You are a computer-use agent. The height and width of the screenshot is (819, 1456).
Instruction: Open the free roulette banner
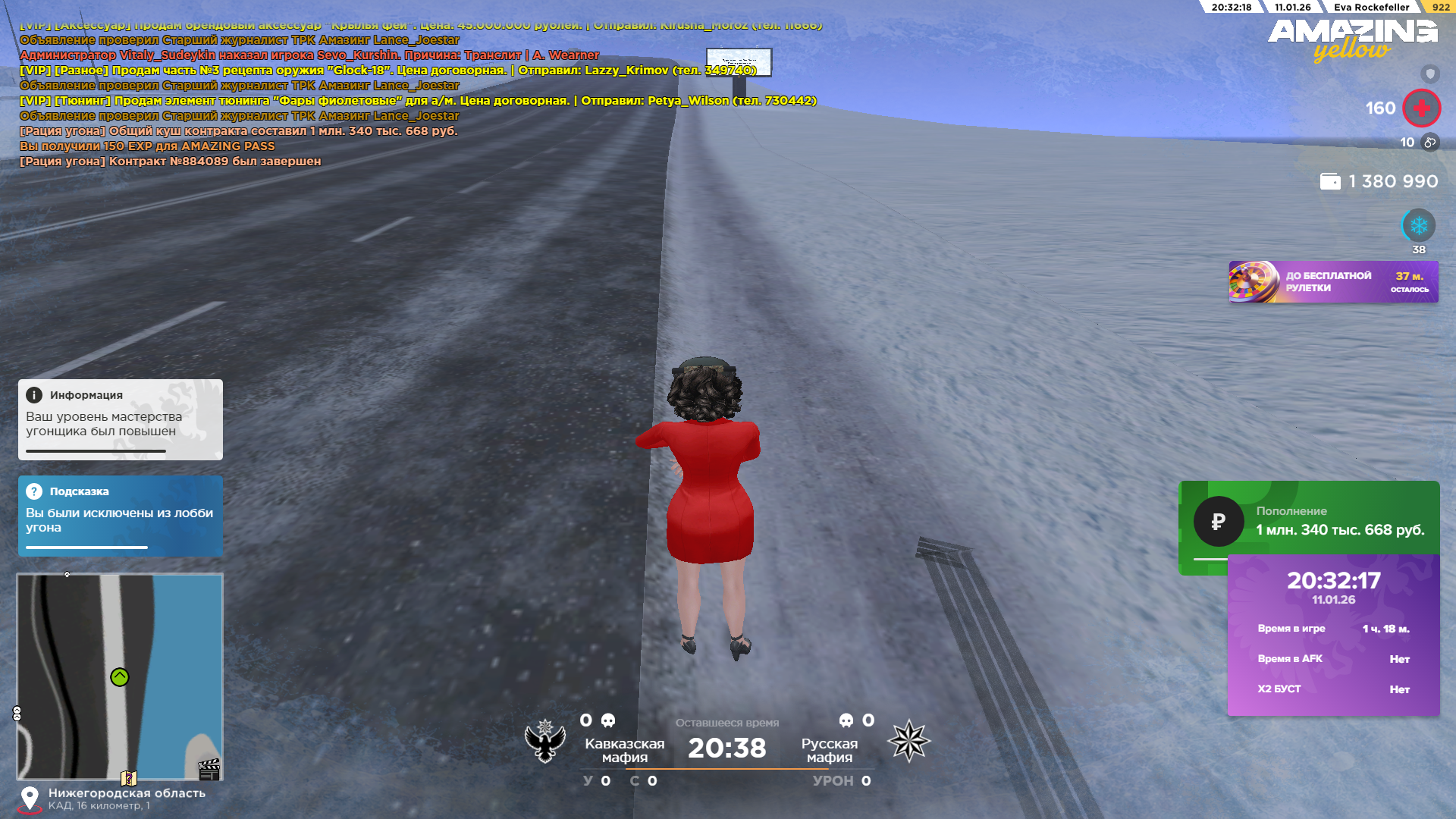pos(1332,282)
